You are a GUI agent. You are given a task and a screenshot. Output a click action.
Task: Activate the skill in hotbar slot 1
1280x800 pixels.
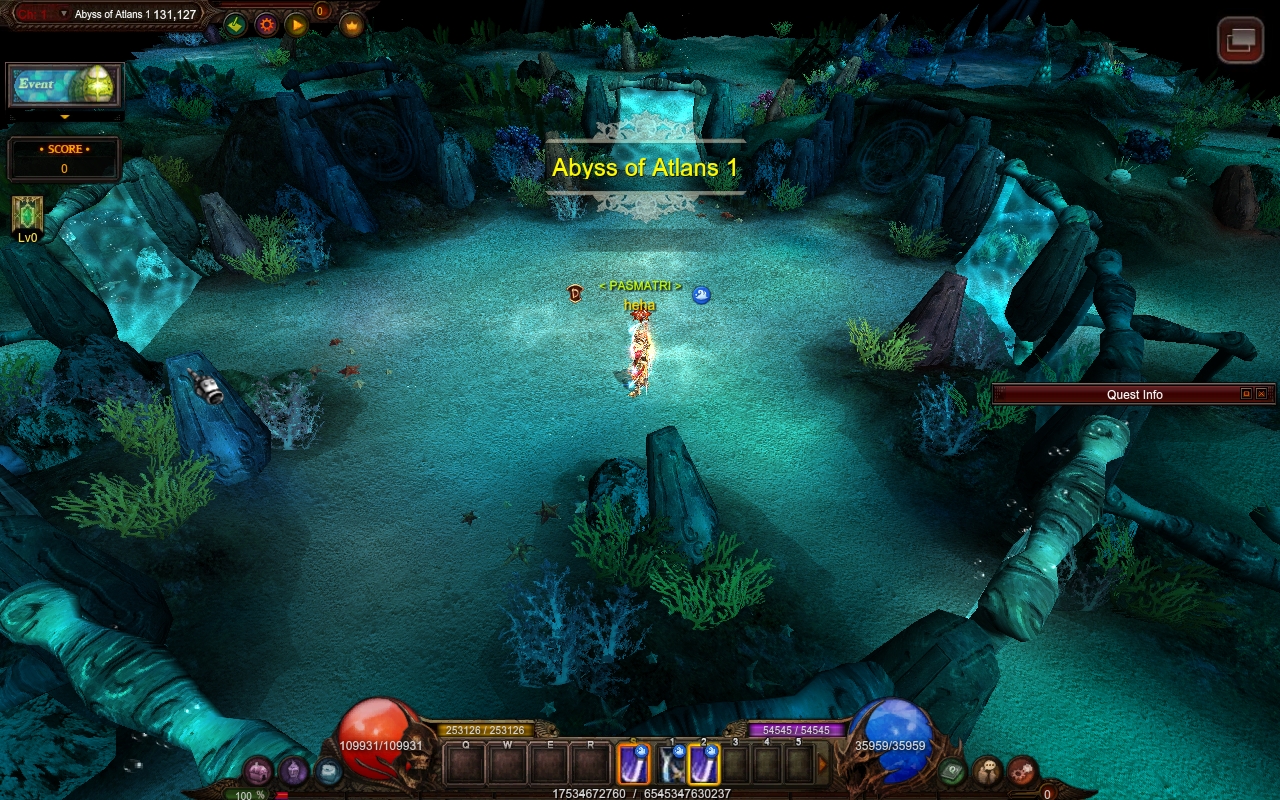[x=673, y=765]
